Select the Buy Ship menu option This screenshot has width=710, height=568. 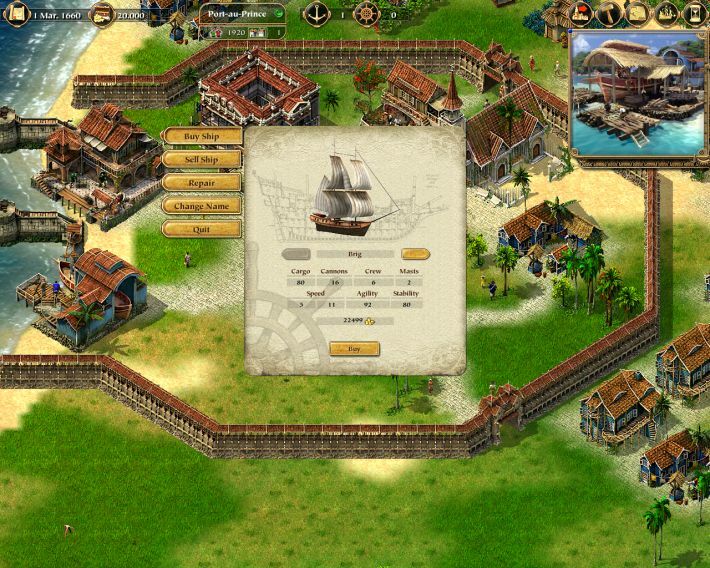[x=201, y=136]
